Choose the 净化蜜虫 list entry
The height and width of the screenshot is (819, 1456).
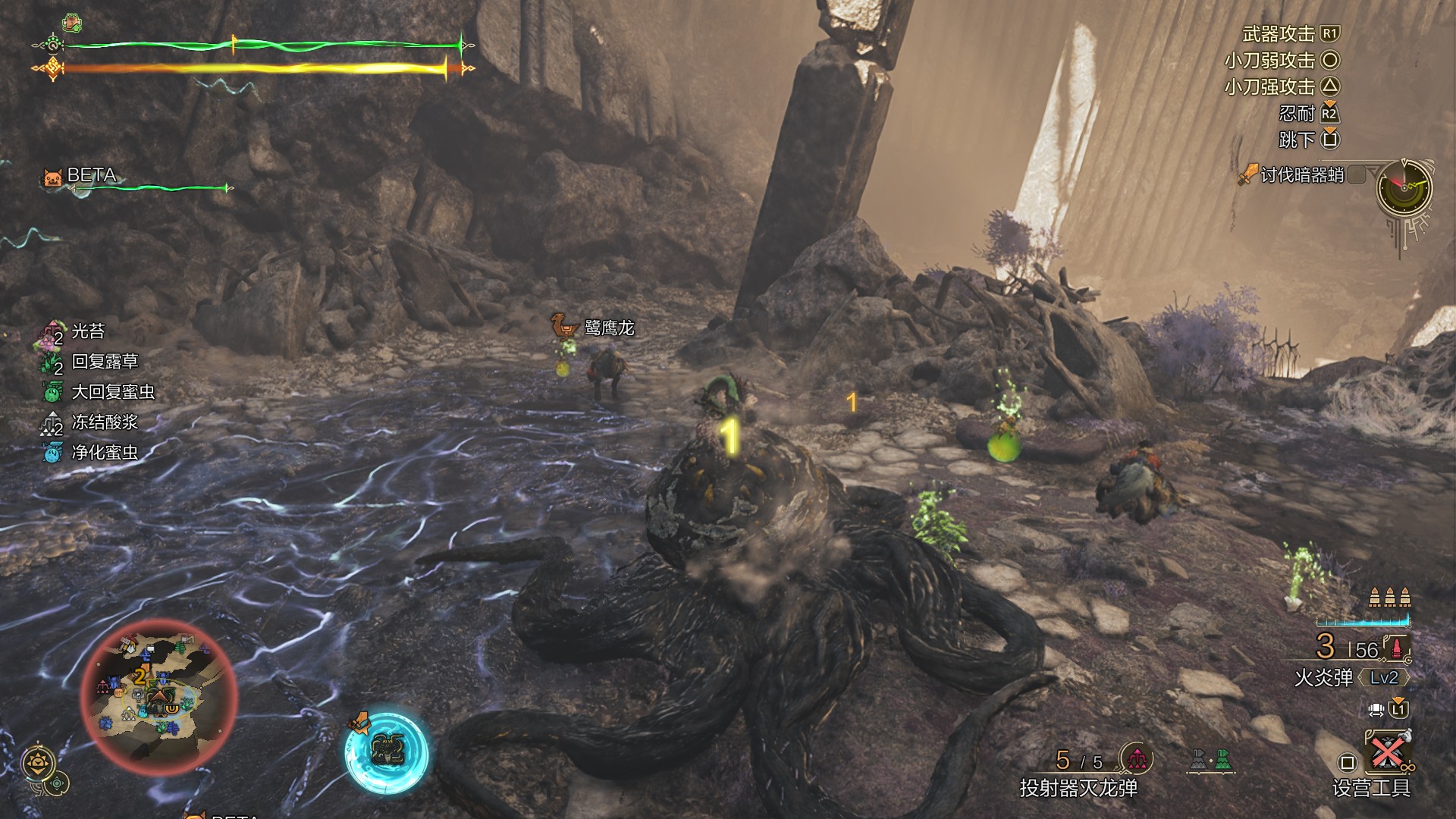pos(104,453)
